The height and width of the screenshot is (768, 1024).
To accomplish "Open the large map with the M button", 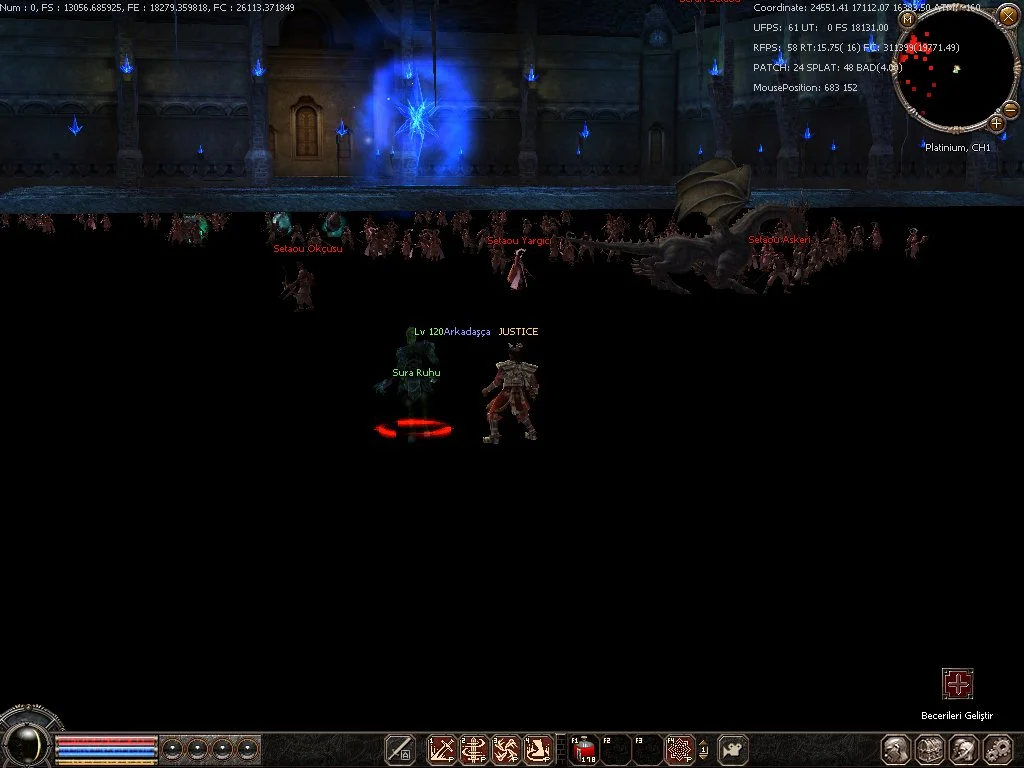I will pyautogui.click(x=907, y=19).
